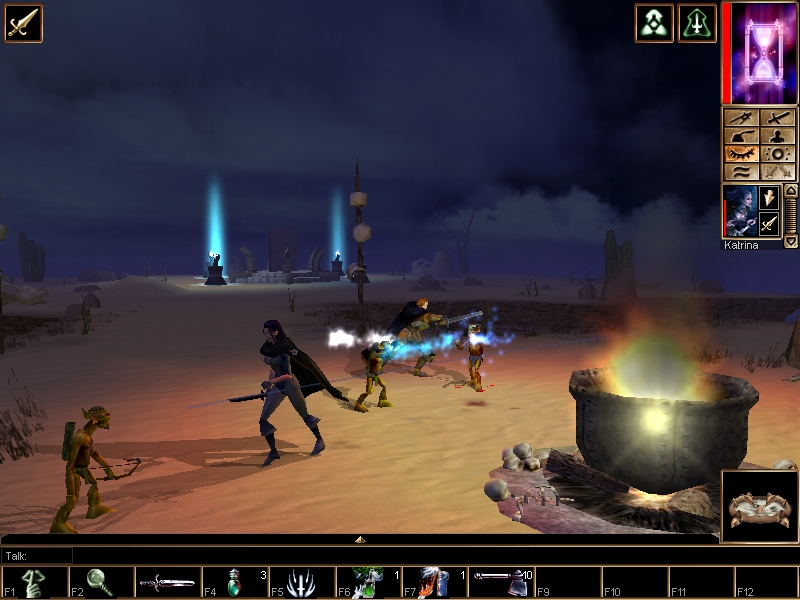Equip the longsword in the F3 quickslot

pyautogui.click(x=167, y=582)
